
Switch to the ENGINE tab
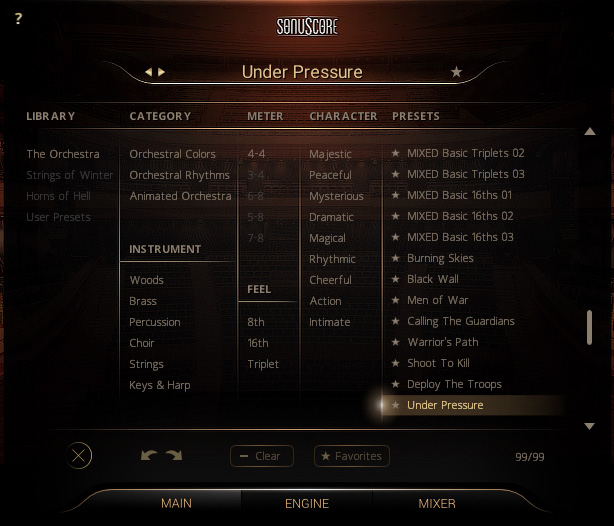pos(307,503)
